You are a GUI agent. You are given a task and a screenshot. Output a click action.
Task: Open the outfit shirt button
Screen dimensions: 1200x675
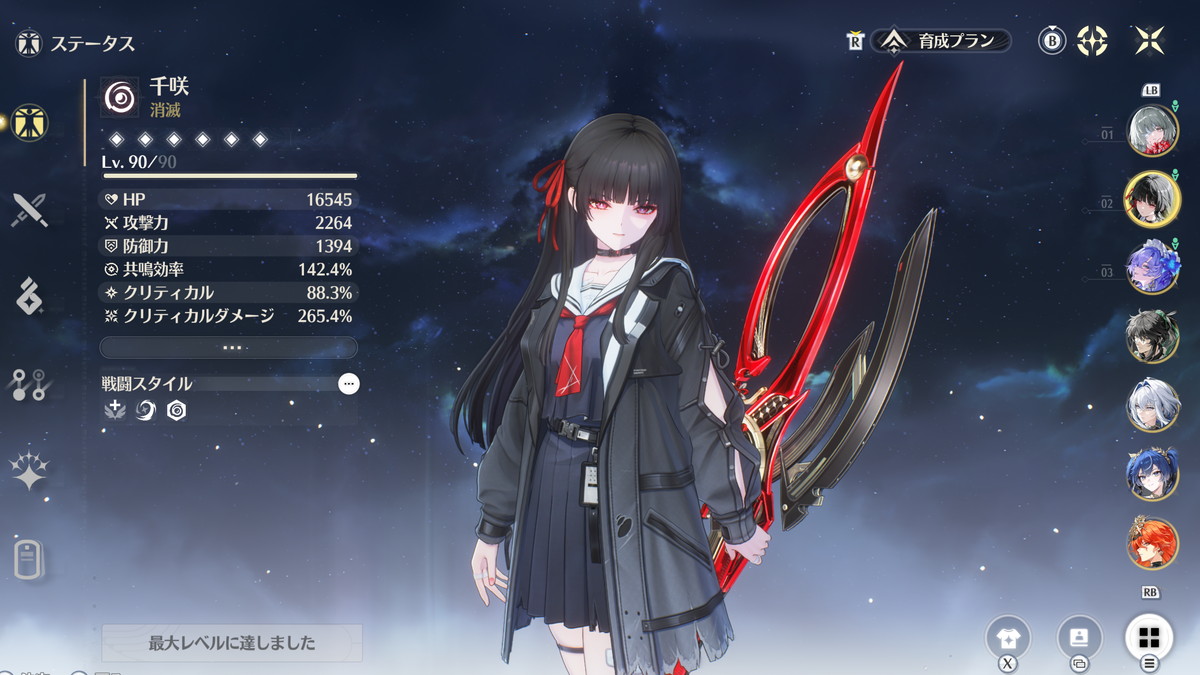coord(1007,637)
